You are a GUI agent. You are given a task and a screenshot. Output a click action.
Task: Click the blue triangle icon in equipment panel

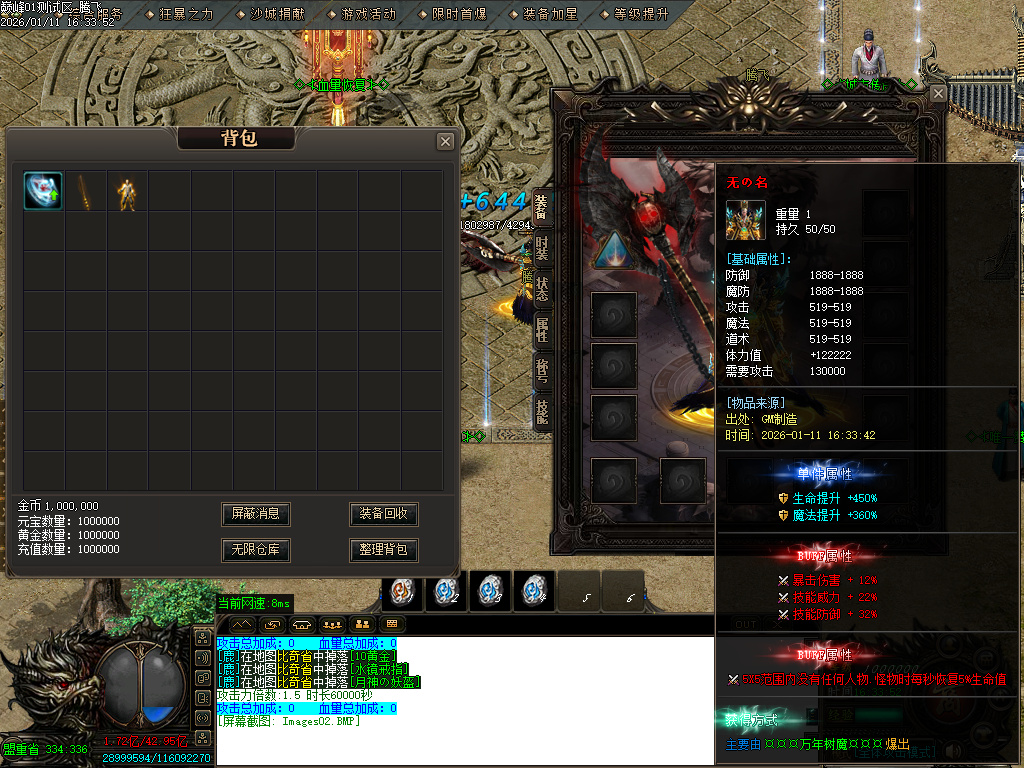pos(613,250)
